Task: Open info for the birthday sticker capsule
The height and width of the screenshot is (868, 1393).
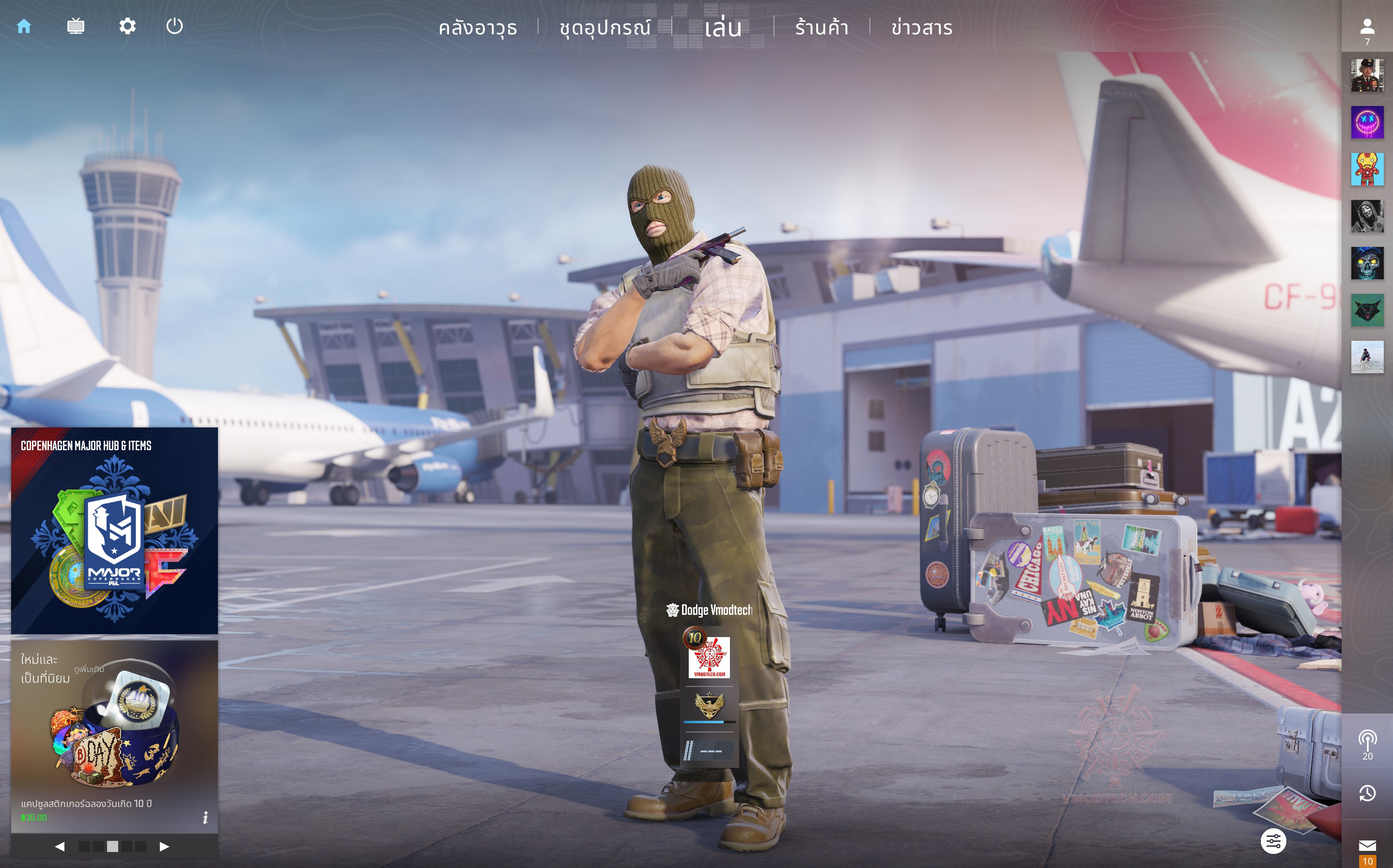Action: tap(205, 817)
